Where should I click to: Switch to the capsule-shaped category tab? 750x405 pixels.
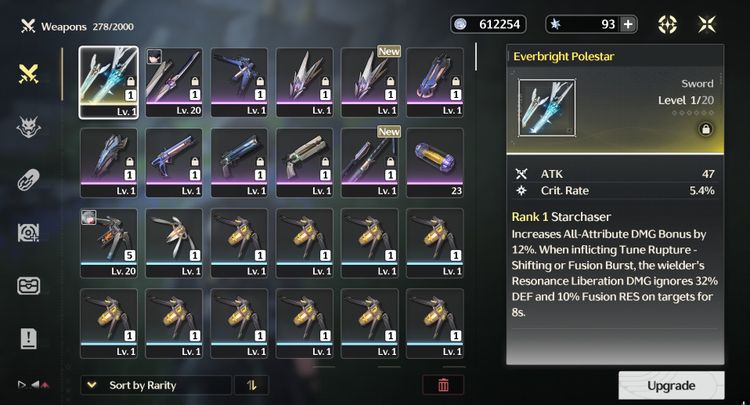(x=29, y=180)
